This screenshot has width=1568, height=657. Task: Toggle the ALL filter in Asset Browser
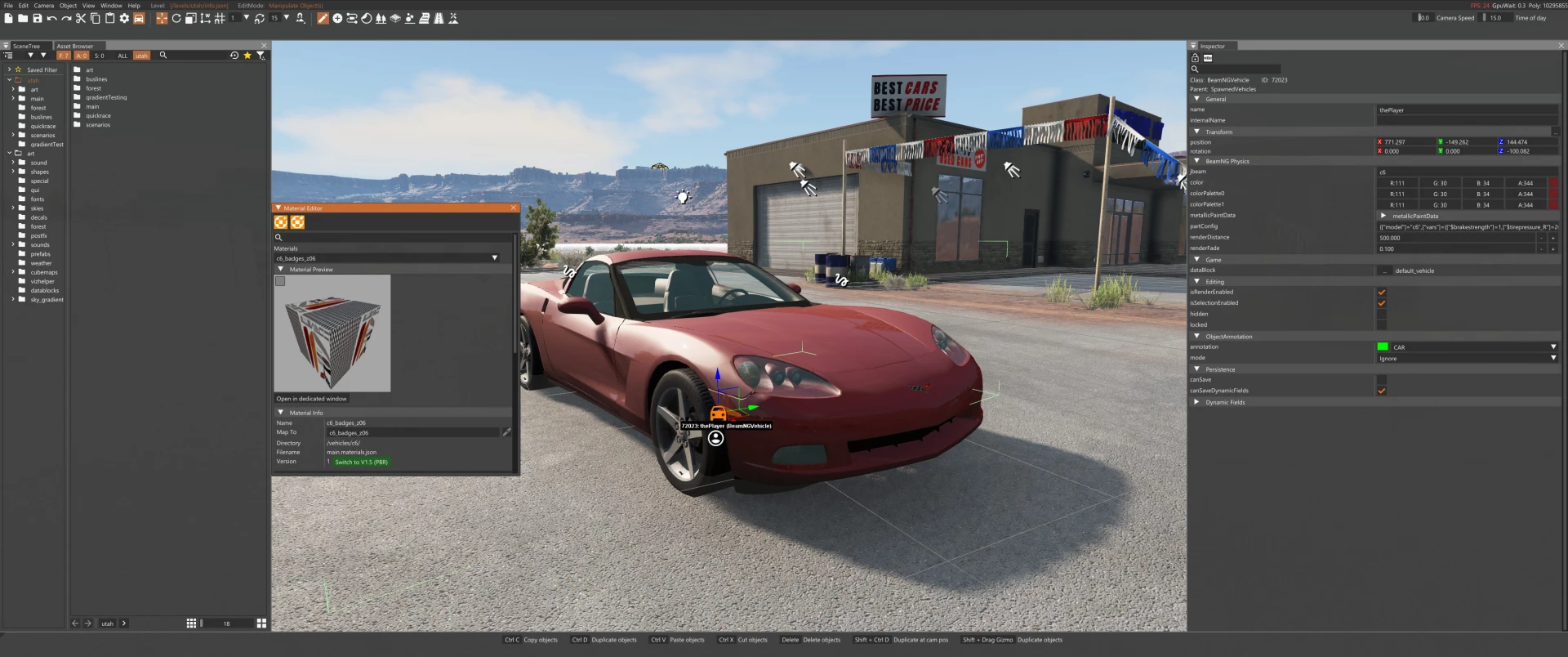122,56
